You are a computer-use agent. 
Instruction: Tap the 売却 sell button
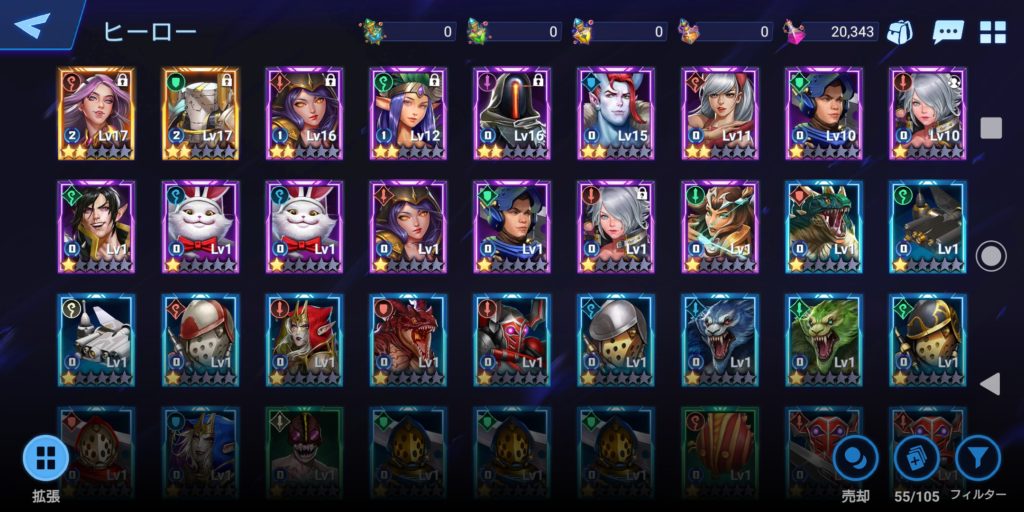click(x=856, y=460)
